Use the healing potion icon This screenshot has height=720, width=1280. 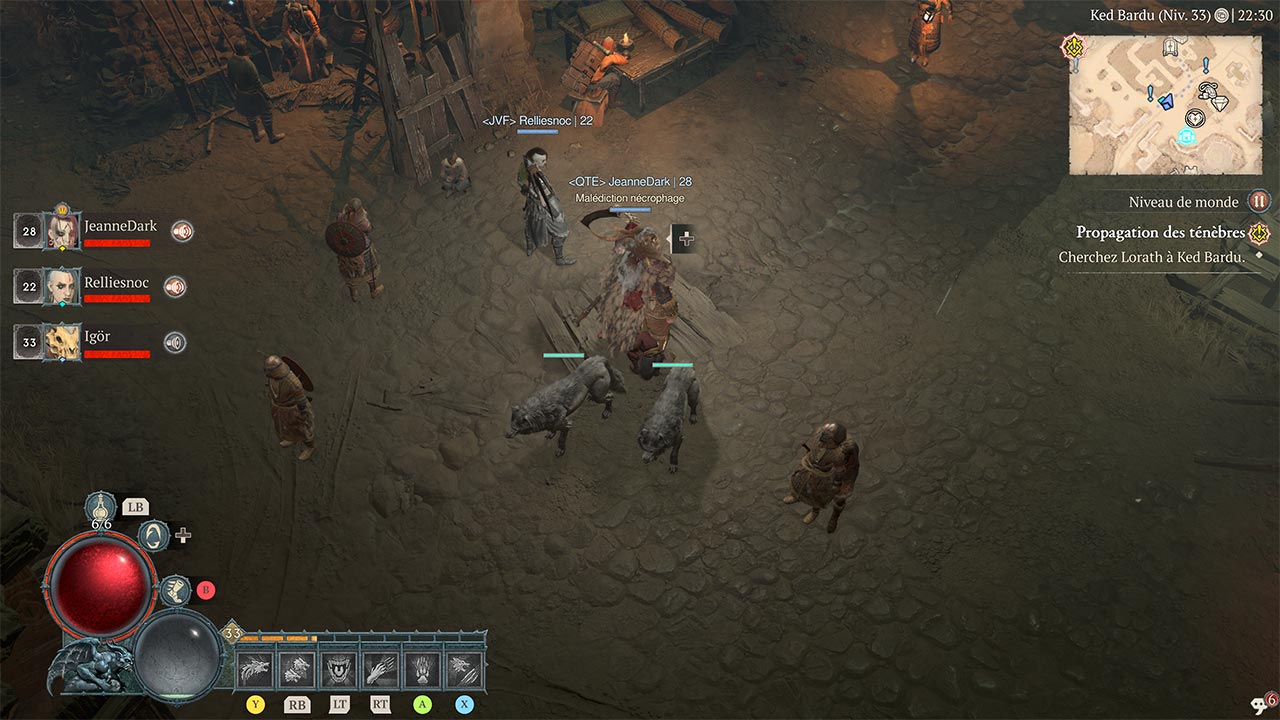[x=101, y=507]
